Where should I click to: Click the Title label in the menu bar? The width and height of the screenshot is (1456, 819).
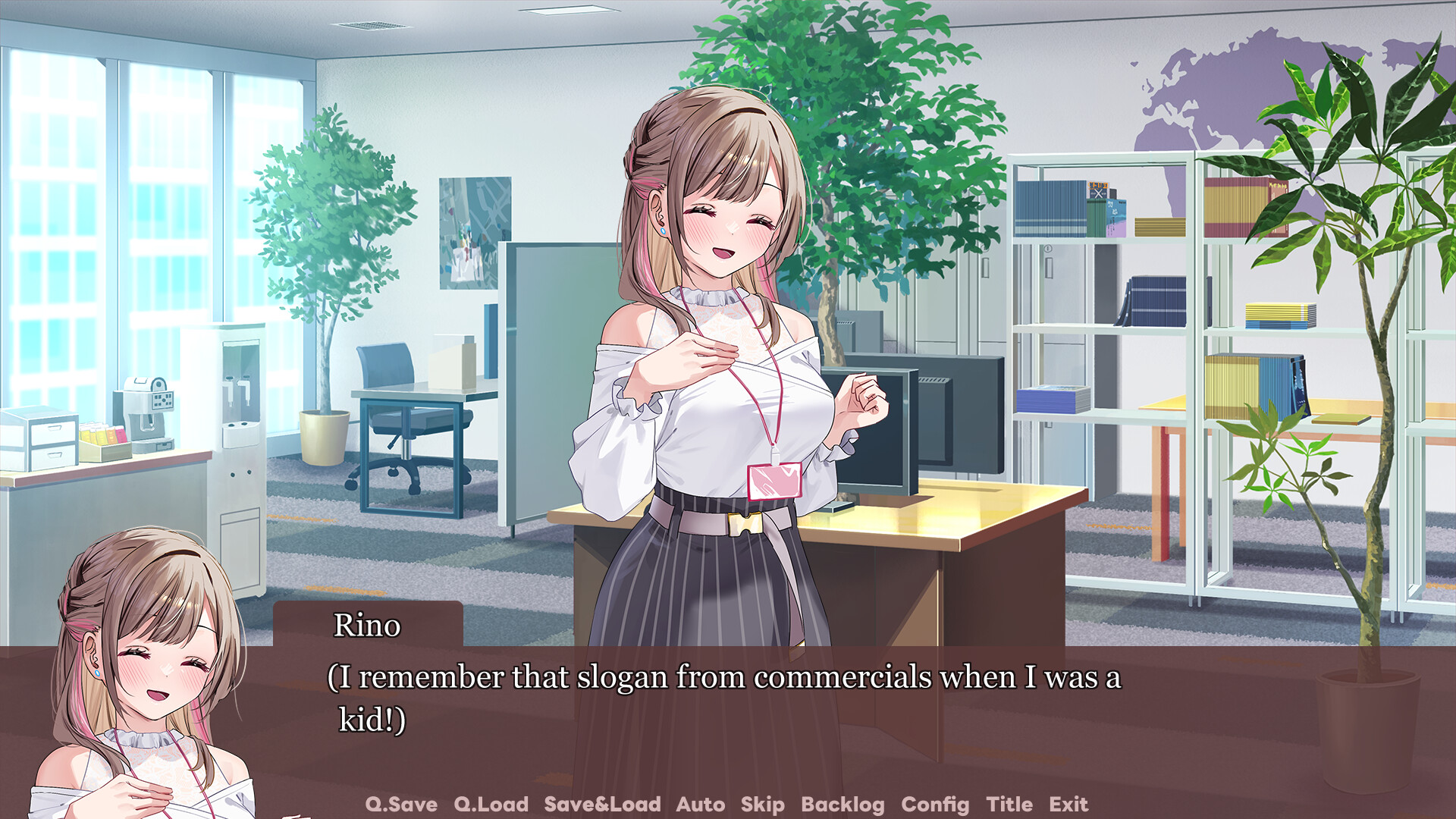click(x=1009, y=805)
